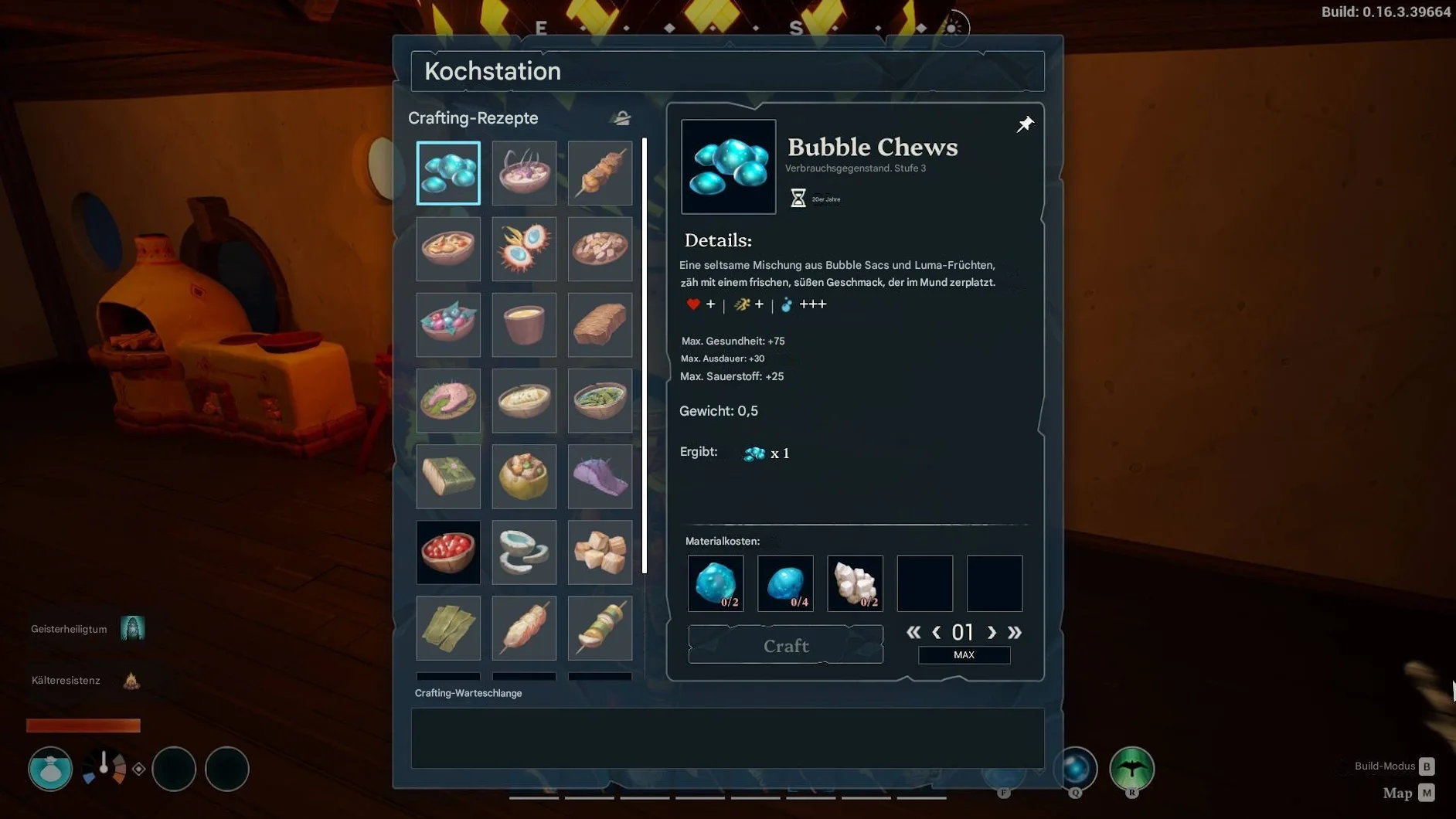The width and height of the screenshot is (1456, 819).
Task: Open the white crystal material slot
Action: [855, 583]
